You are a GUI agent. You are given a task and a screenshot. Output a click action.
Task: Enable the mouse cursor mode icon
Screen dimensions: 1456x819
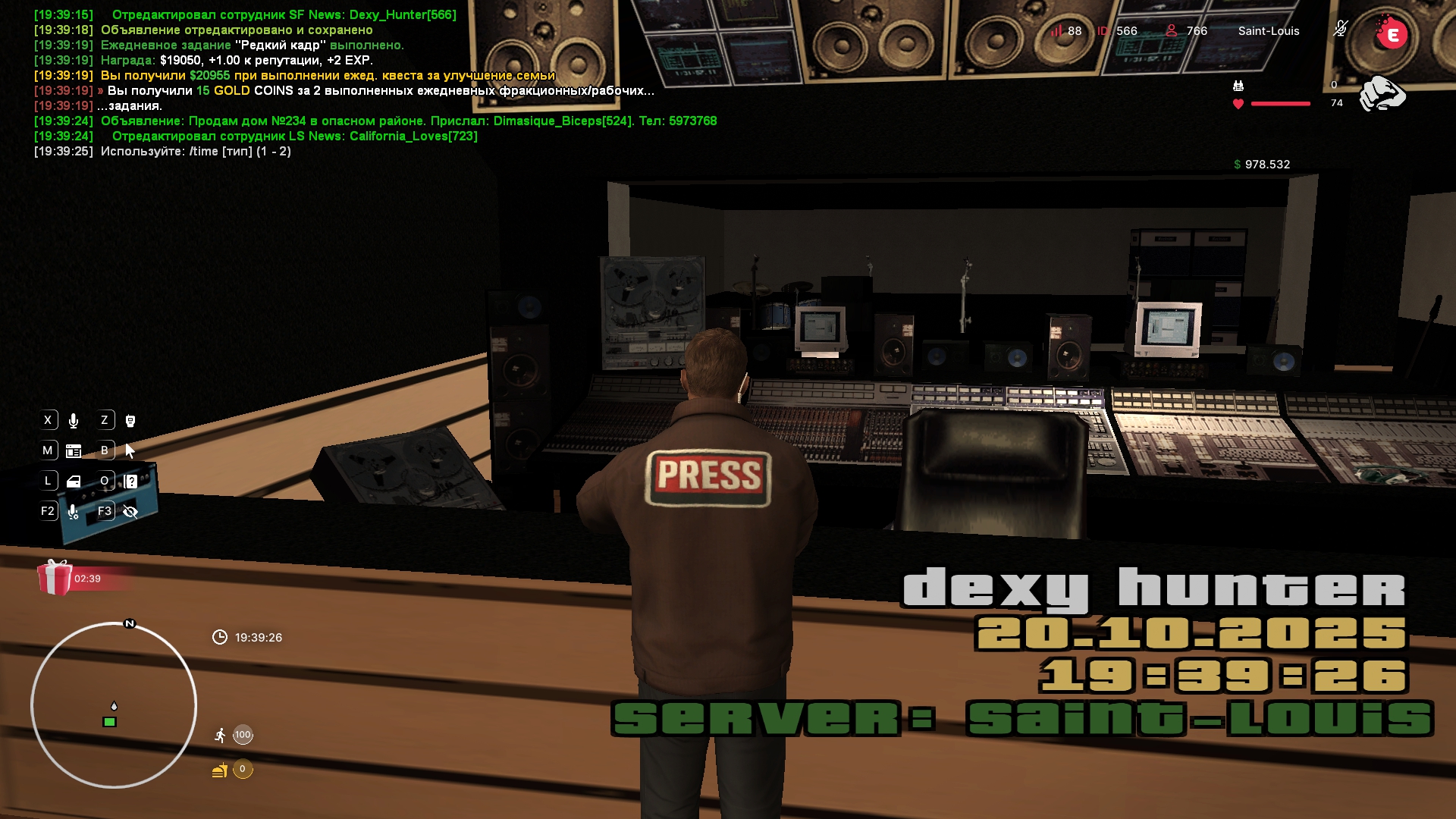pos(130,451)
